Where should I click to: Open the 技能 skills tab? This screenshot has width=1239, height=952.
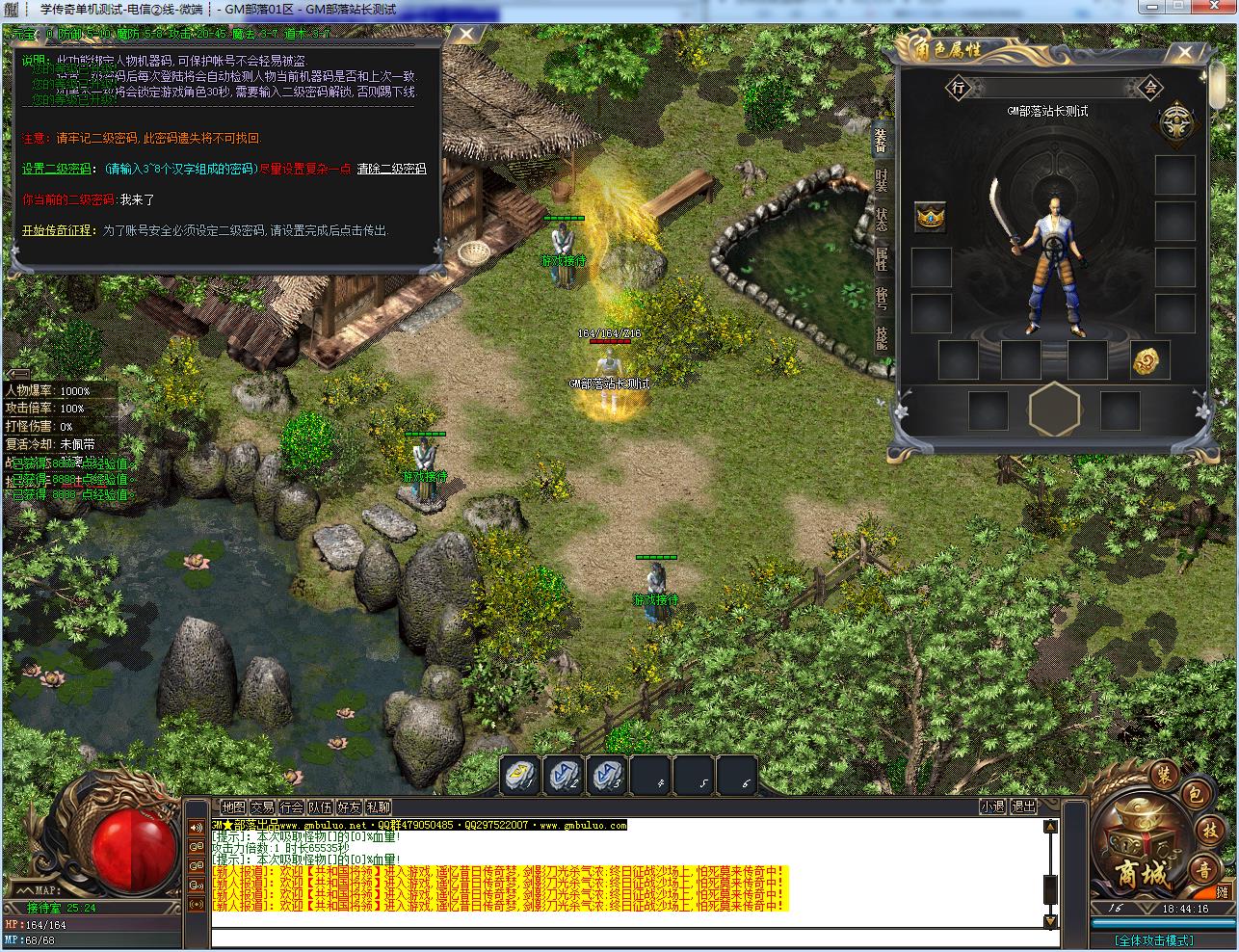pyautogui.click(x=881, y=336)
